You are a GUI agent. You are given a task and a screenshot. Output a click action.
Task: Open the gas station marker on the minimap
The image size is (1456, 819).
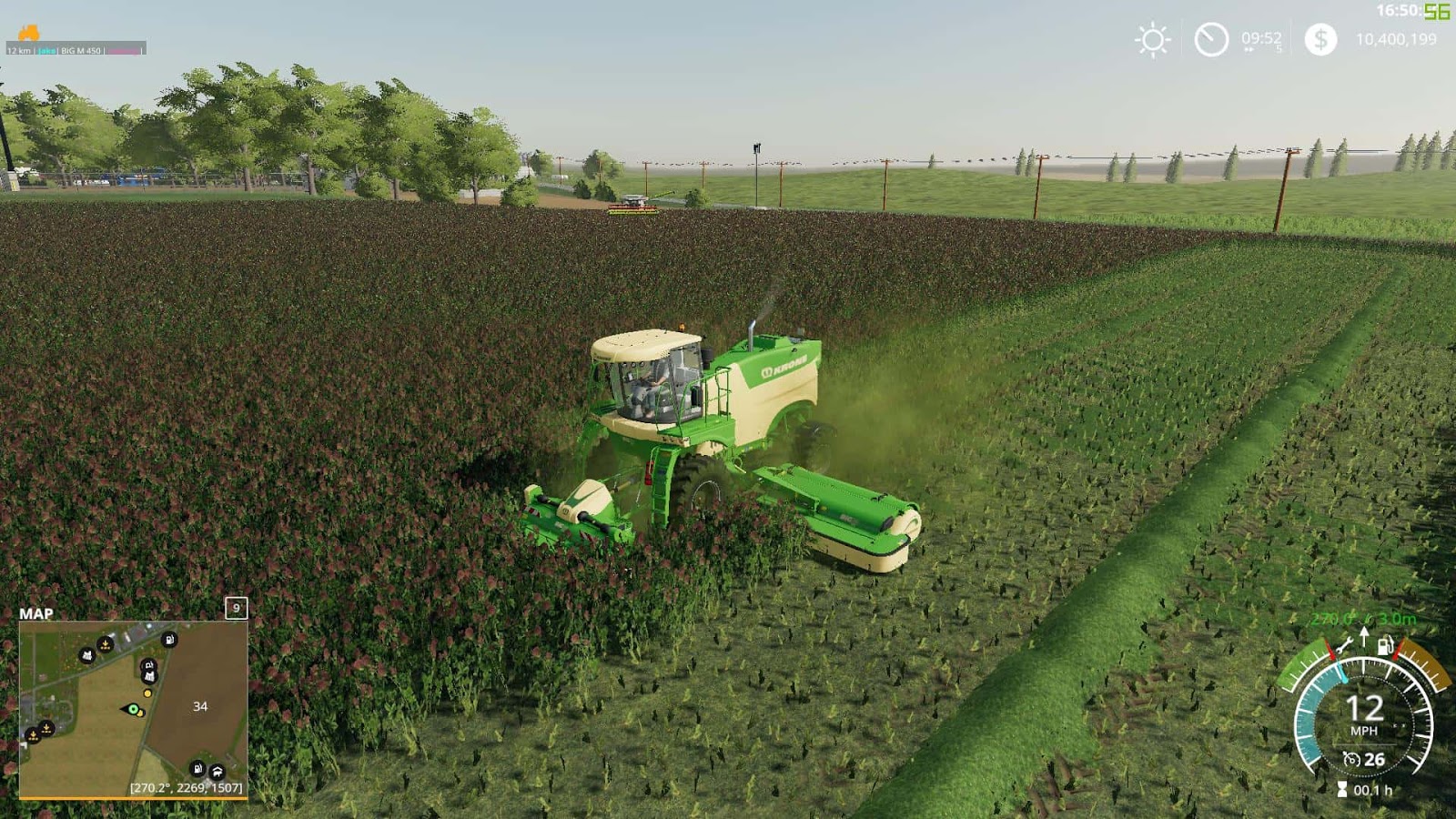170,638
